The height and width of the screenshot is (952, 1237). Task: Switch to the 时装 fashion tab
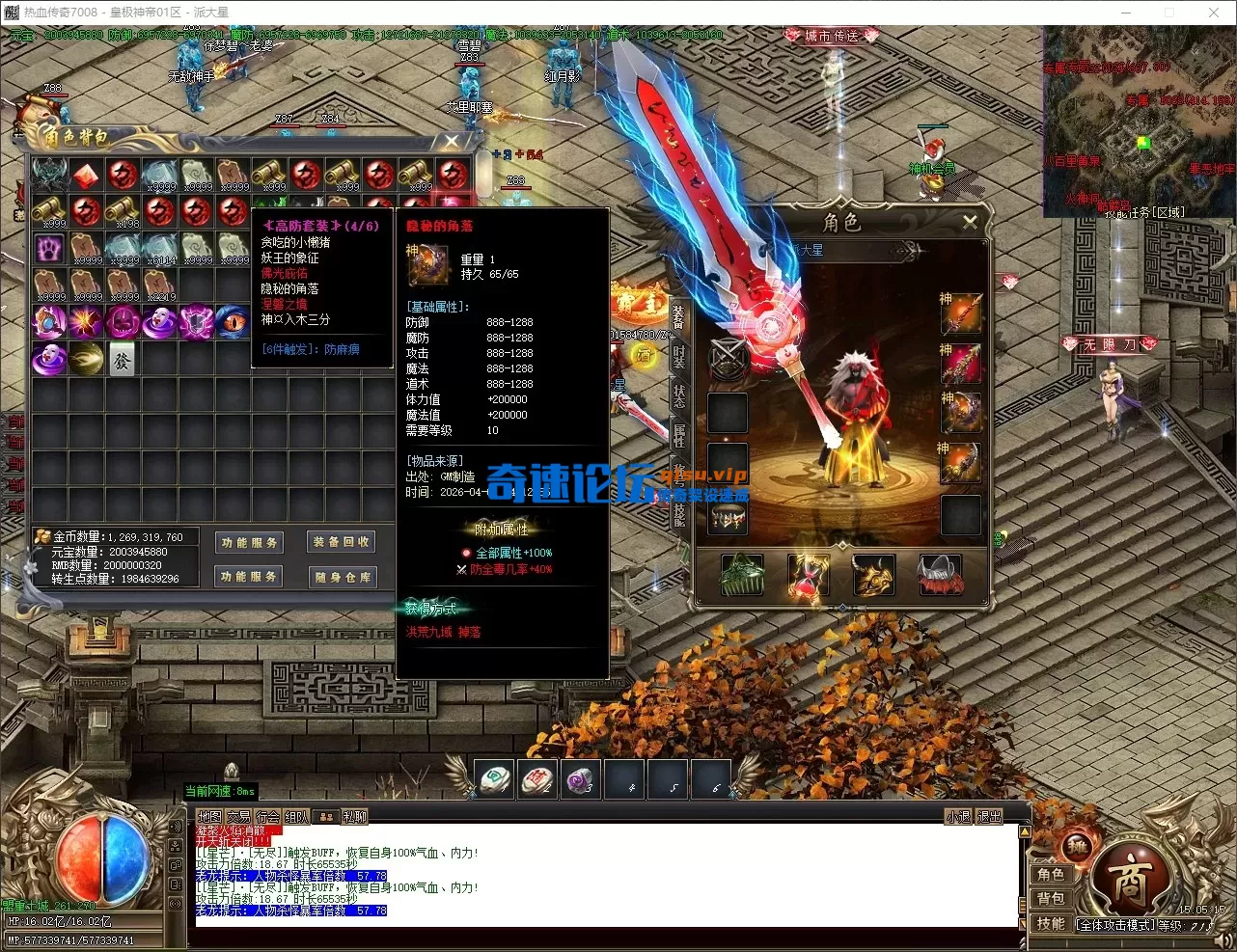[x=679, y=360]
